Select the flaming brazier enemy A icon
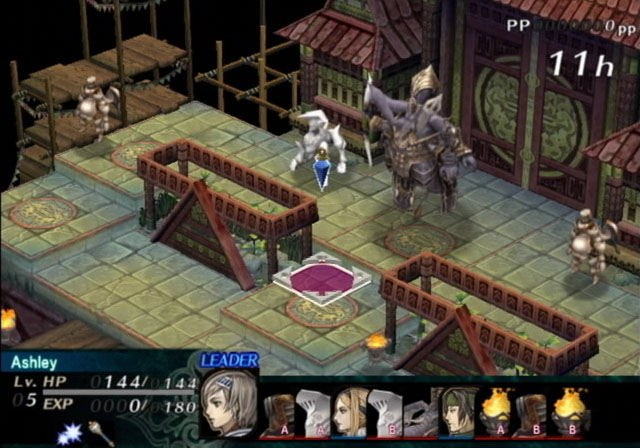 click(497, 411)
